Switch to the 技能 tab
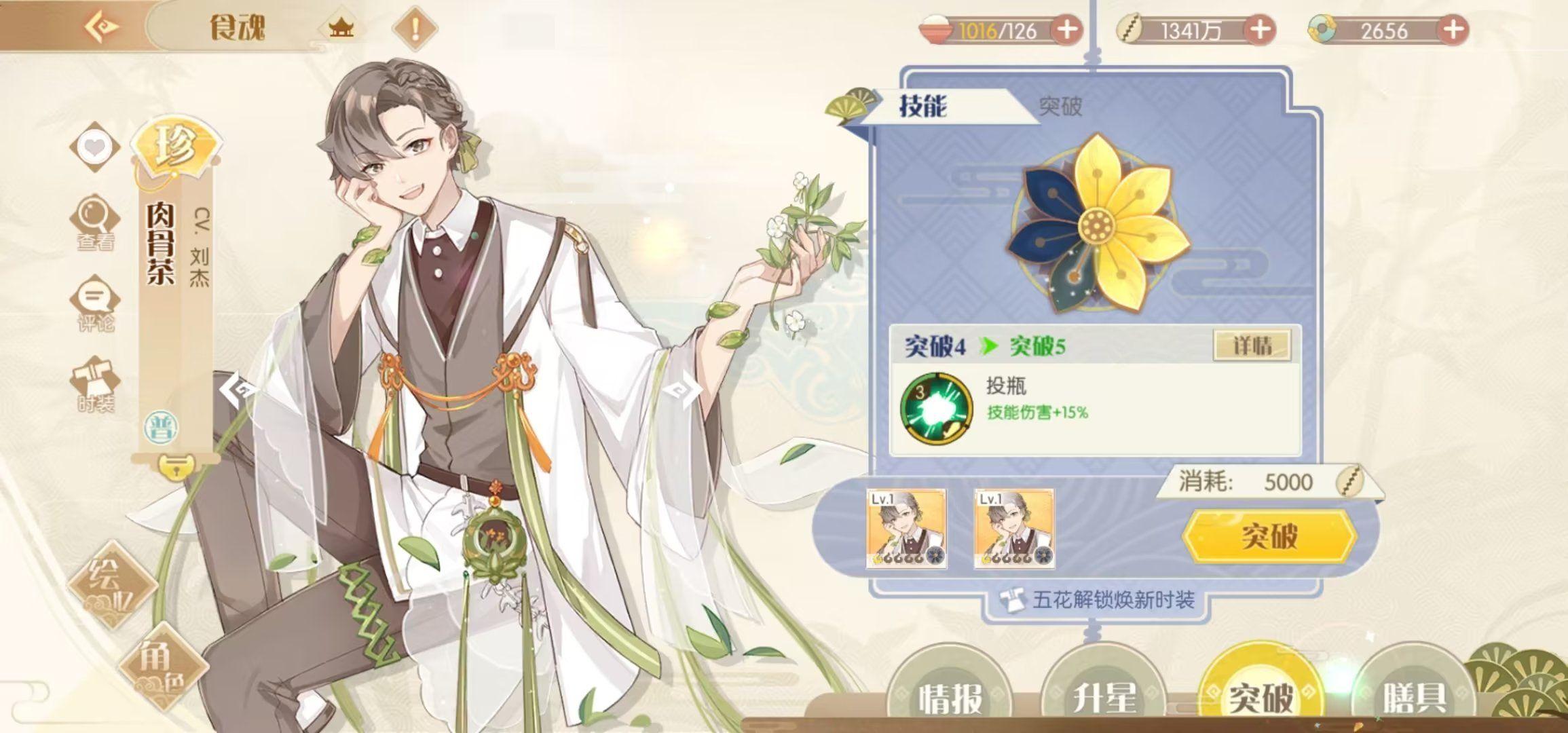This screenshot has width=1568, height=733. click(x=923, y=107)
